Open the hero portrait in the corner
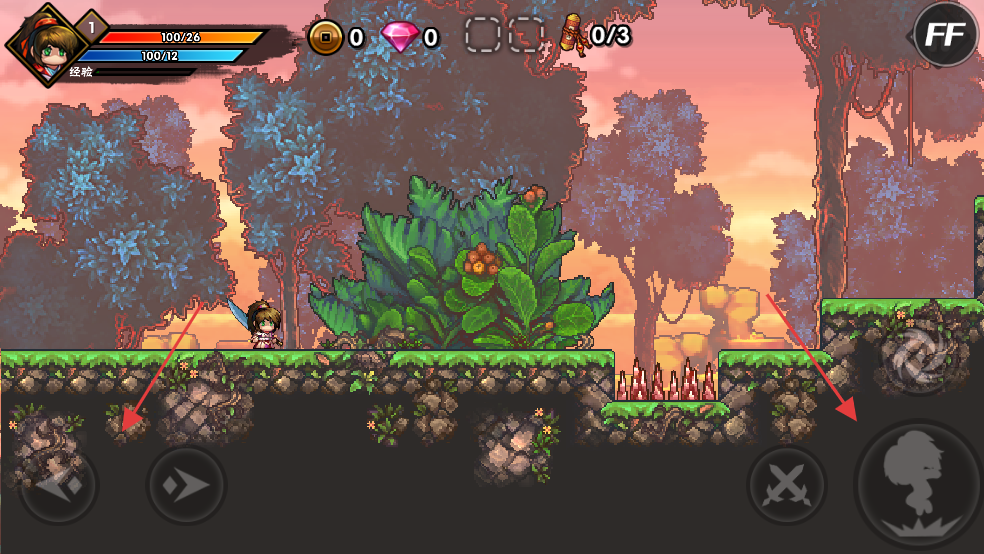984x554 pixels. pos(44,42)
